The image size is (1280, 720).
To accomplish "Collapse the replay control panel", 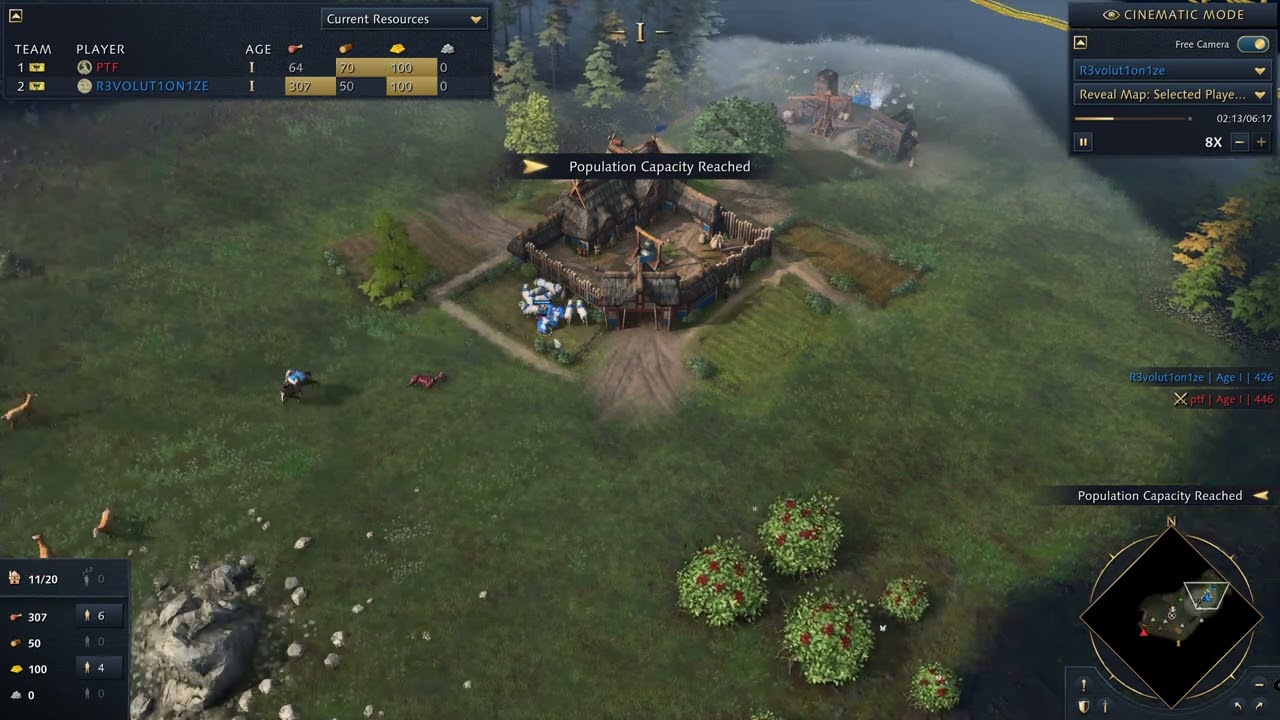I will point(1080,43).
